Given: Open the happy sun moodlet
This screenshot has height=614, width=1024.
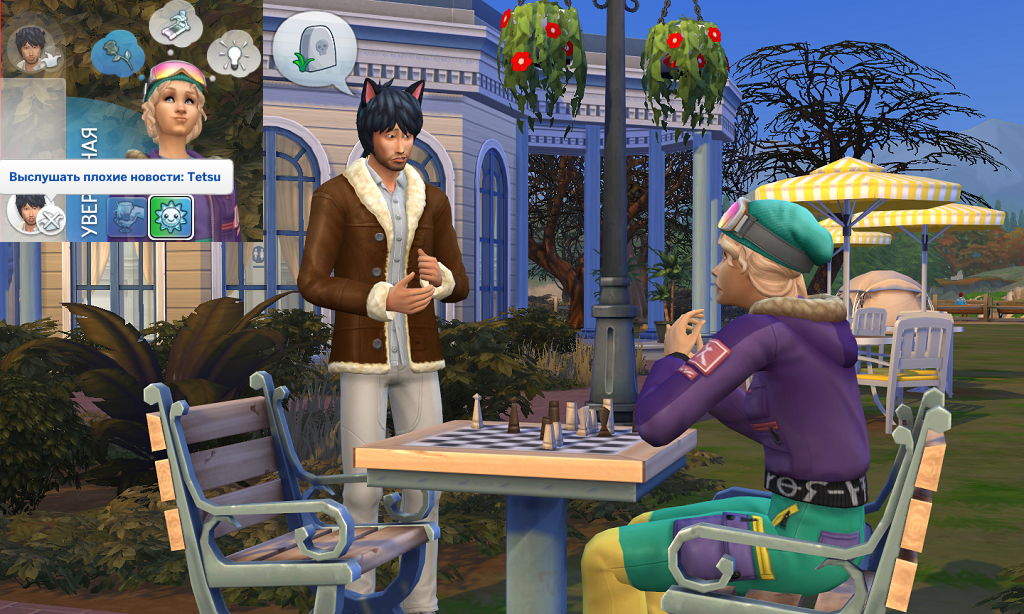Looking at the screenshot, I should [x=170, y=217].
